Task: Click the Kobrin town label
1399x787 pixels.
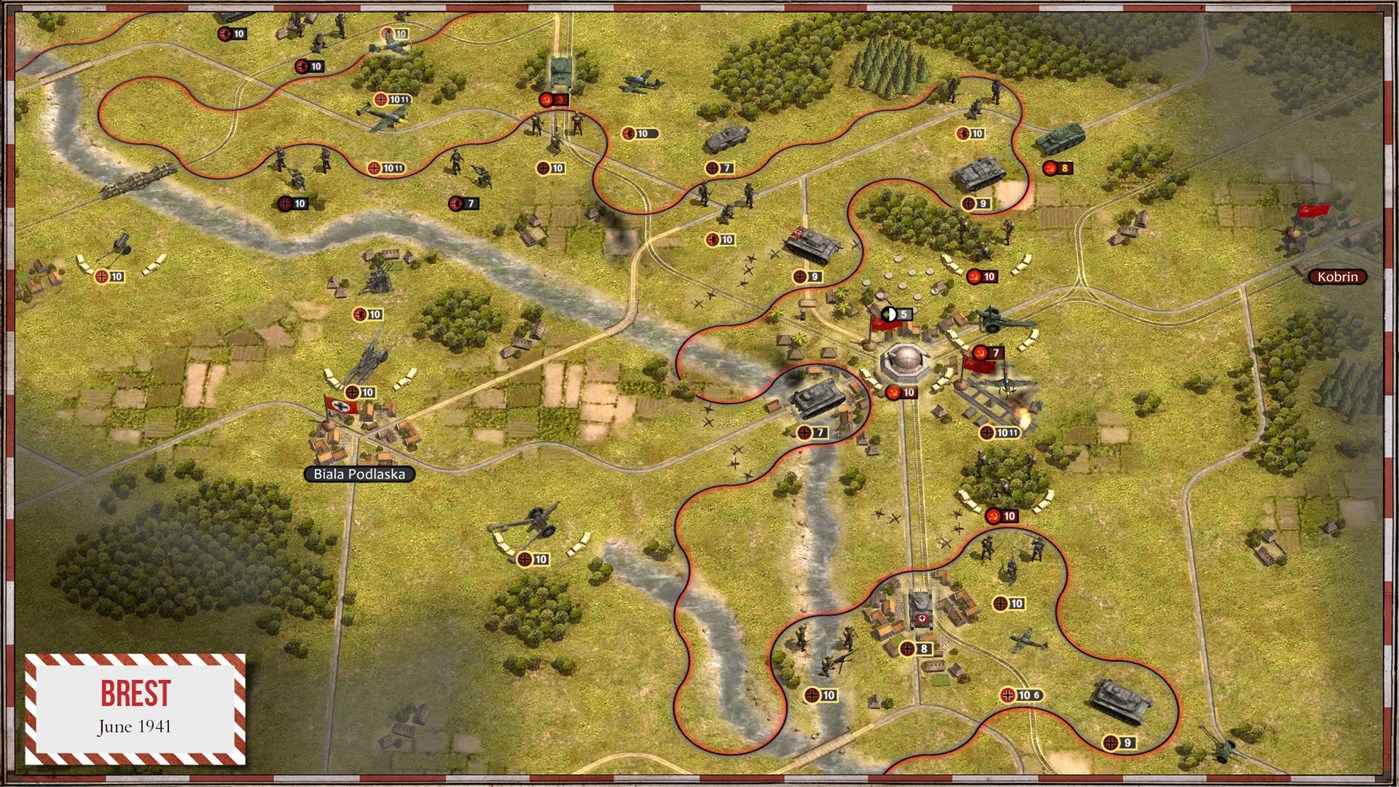Action: [x=1337, y=276]
